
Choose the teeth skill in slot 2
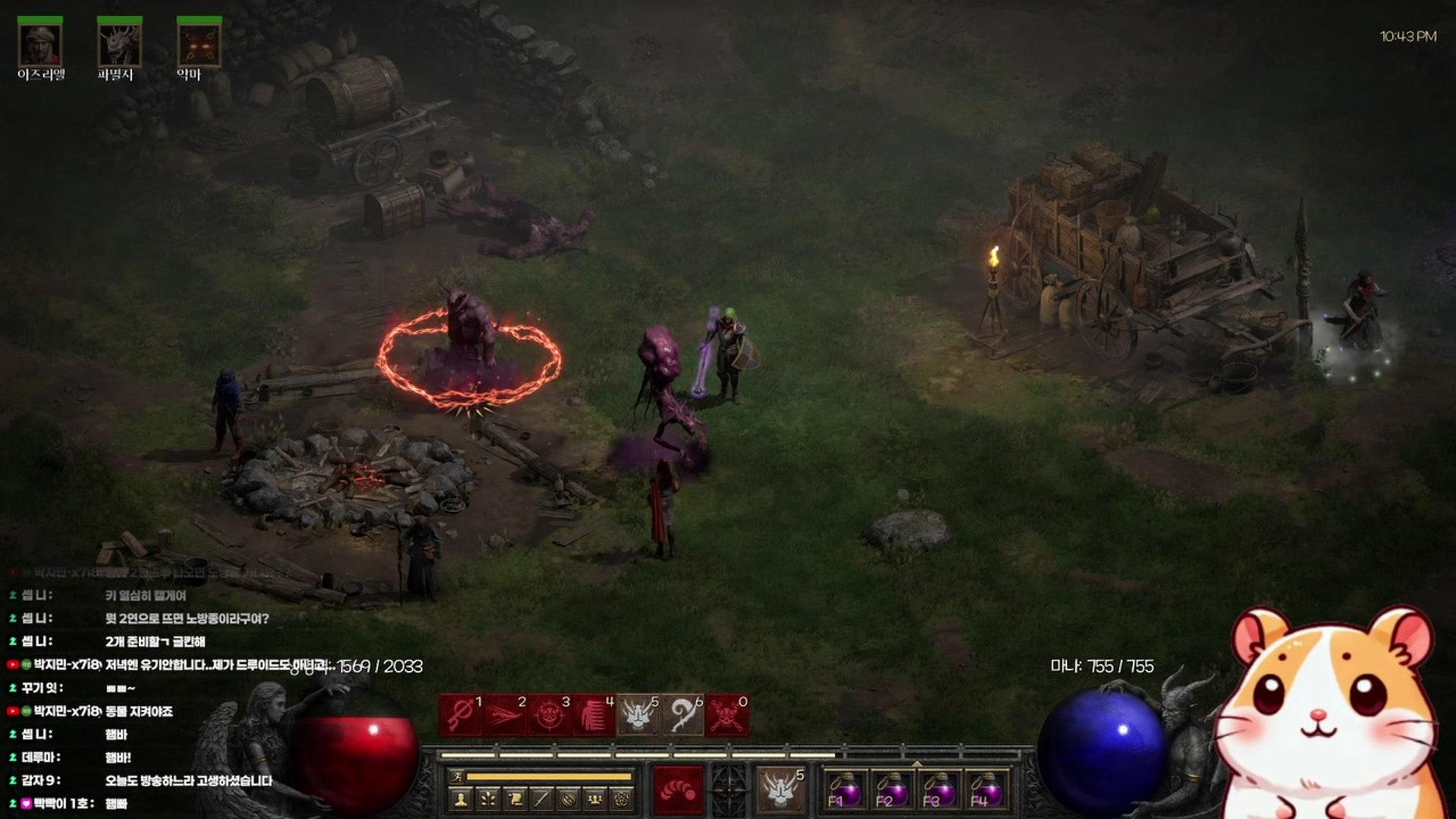[x=504, y=715]
